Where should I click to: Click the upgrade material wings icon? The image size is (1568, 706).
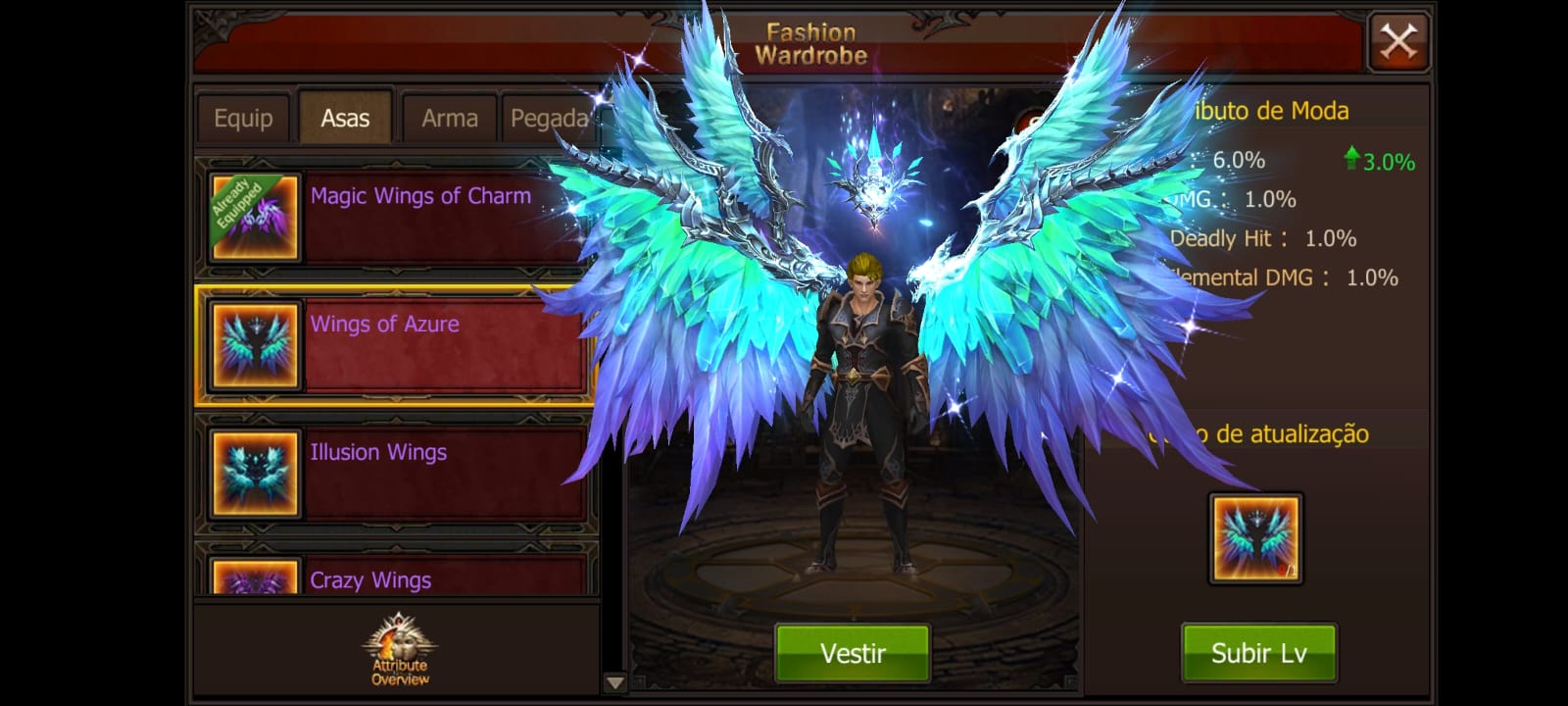coord(1255,538)
